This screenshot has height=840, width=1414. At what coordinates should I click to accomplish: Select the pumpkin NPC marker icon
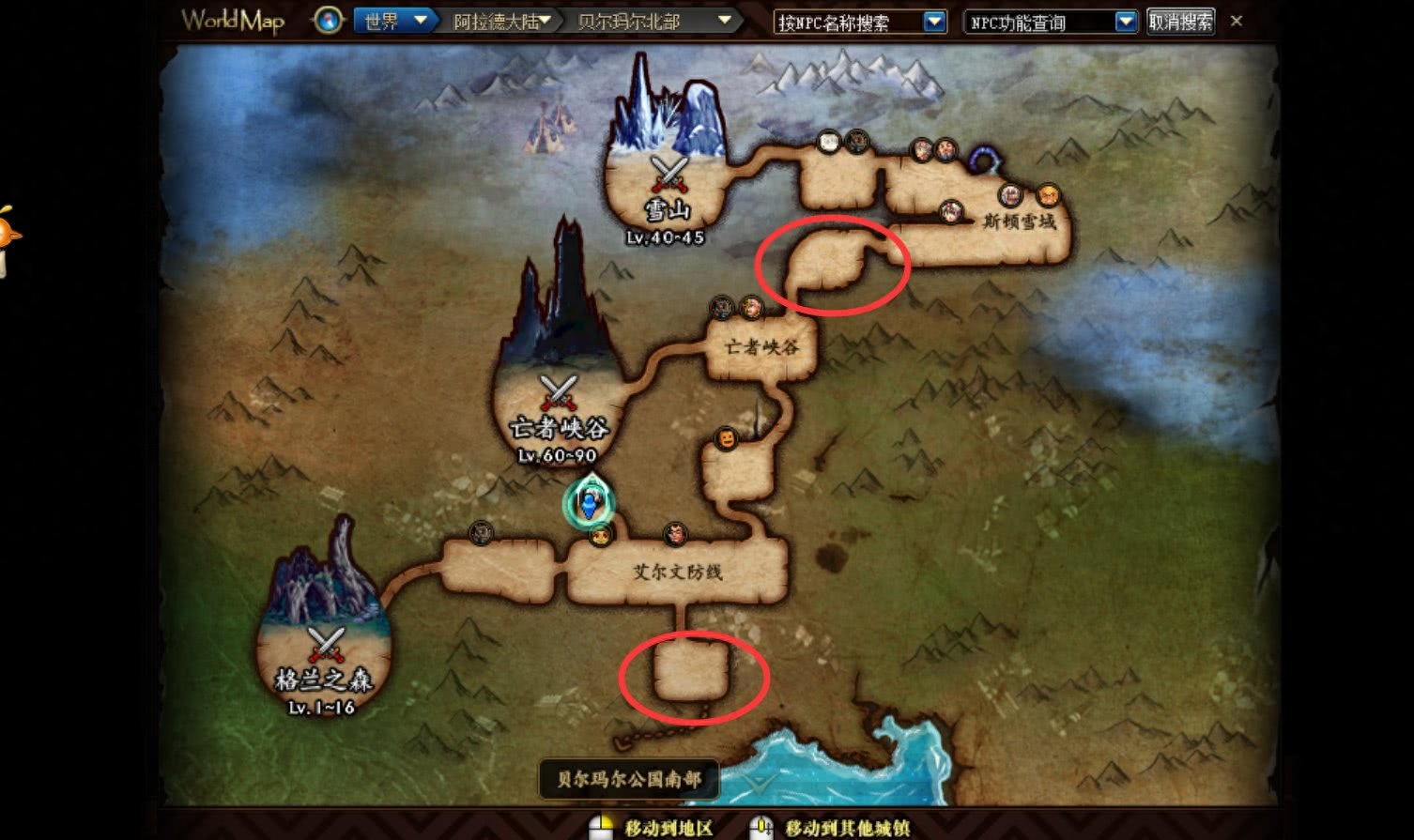[726, 438]
